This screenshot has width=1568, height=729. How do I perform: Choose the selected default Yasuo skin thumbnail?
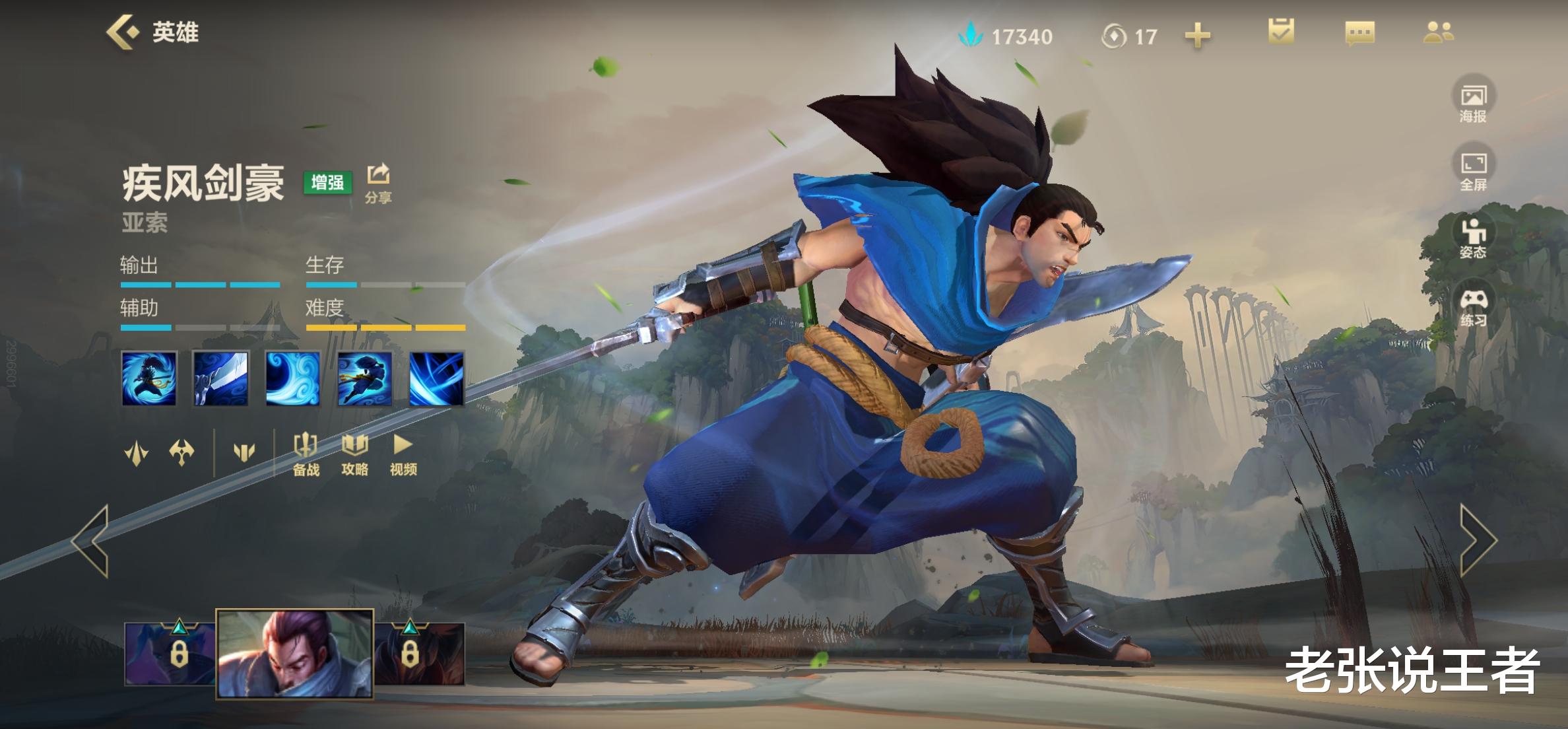pyautogui.click(x=295, y=653)
